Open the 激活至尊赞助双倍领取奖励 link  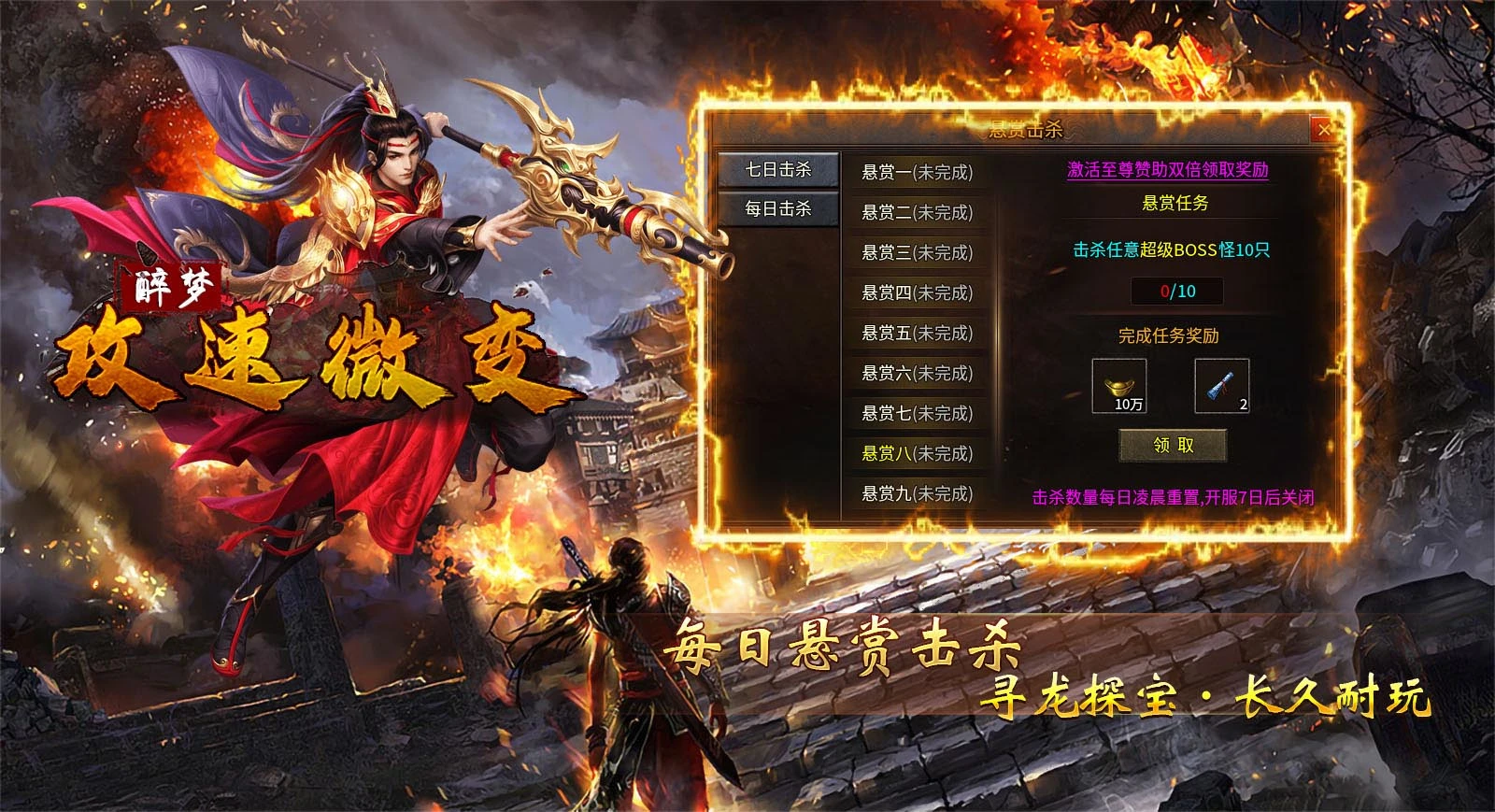click(1169, 170)
